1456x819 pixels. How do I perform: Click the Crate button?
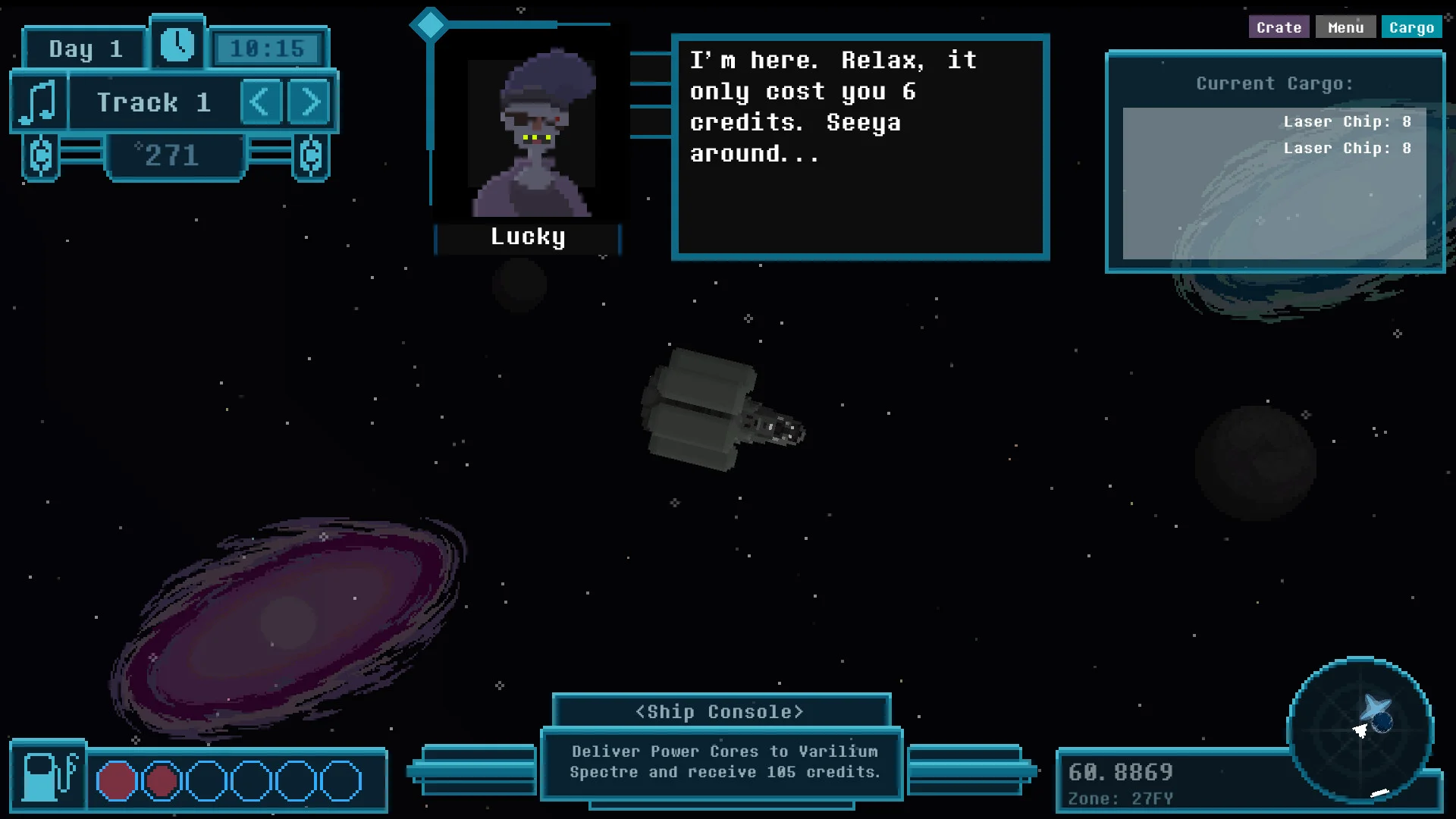[1279, 27]
